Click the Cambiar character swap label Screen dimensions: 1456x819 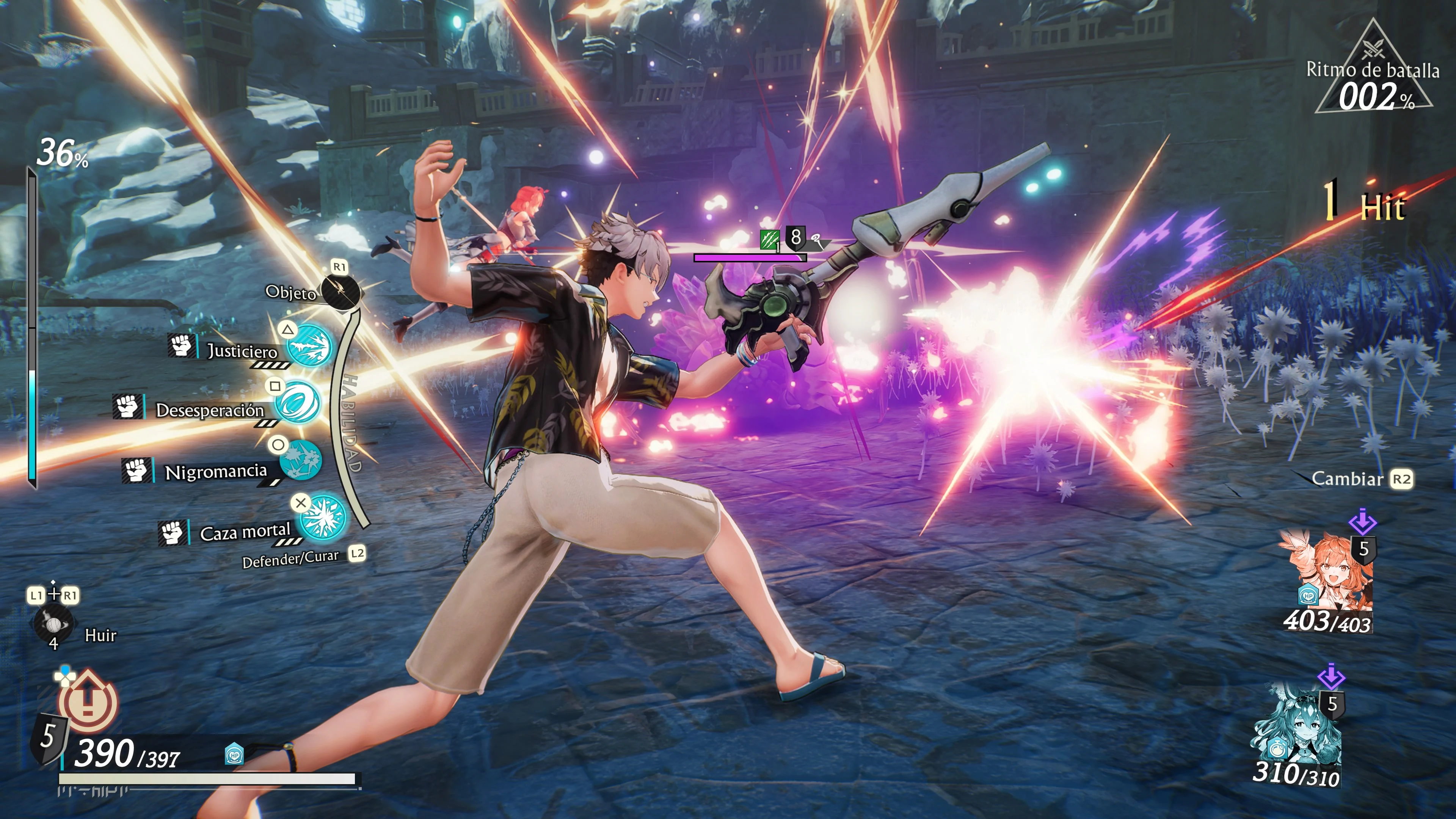point(1347,479)
